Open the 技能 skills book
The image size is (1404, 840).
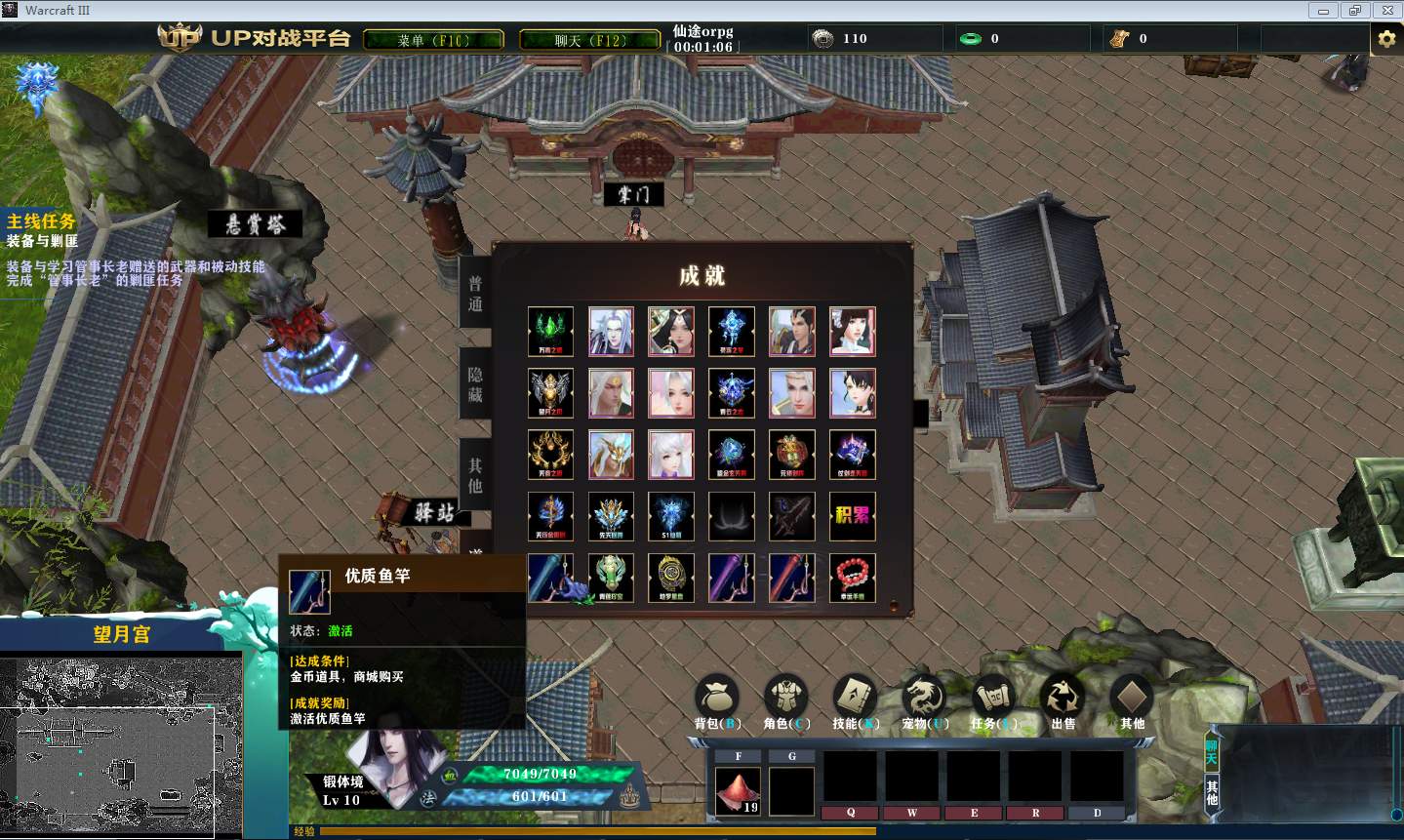855,700
